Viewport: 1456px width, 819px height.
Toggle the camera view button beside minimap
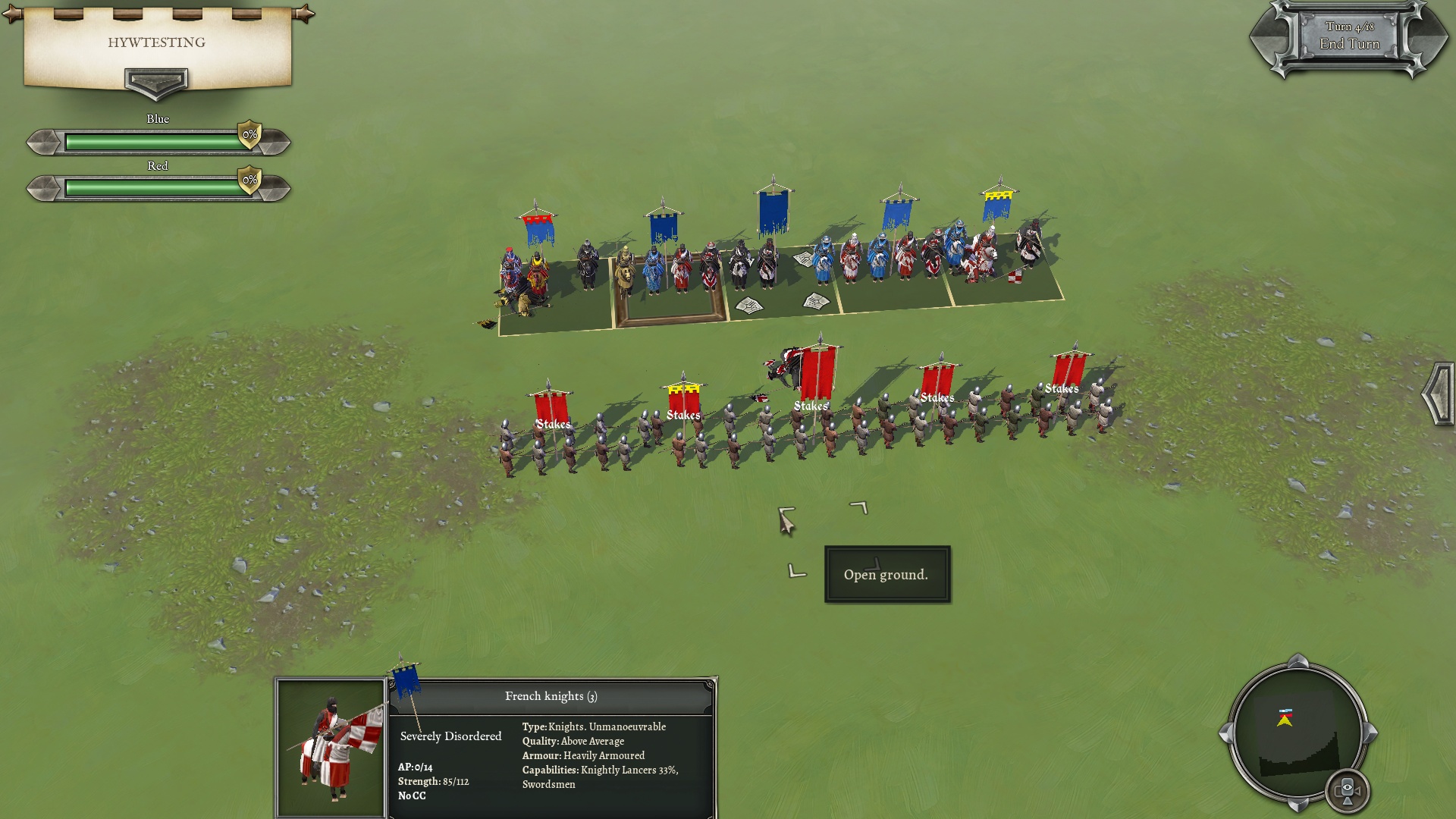[1348, 790]
